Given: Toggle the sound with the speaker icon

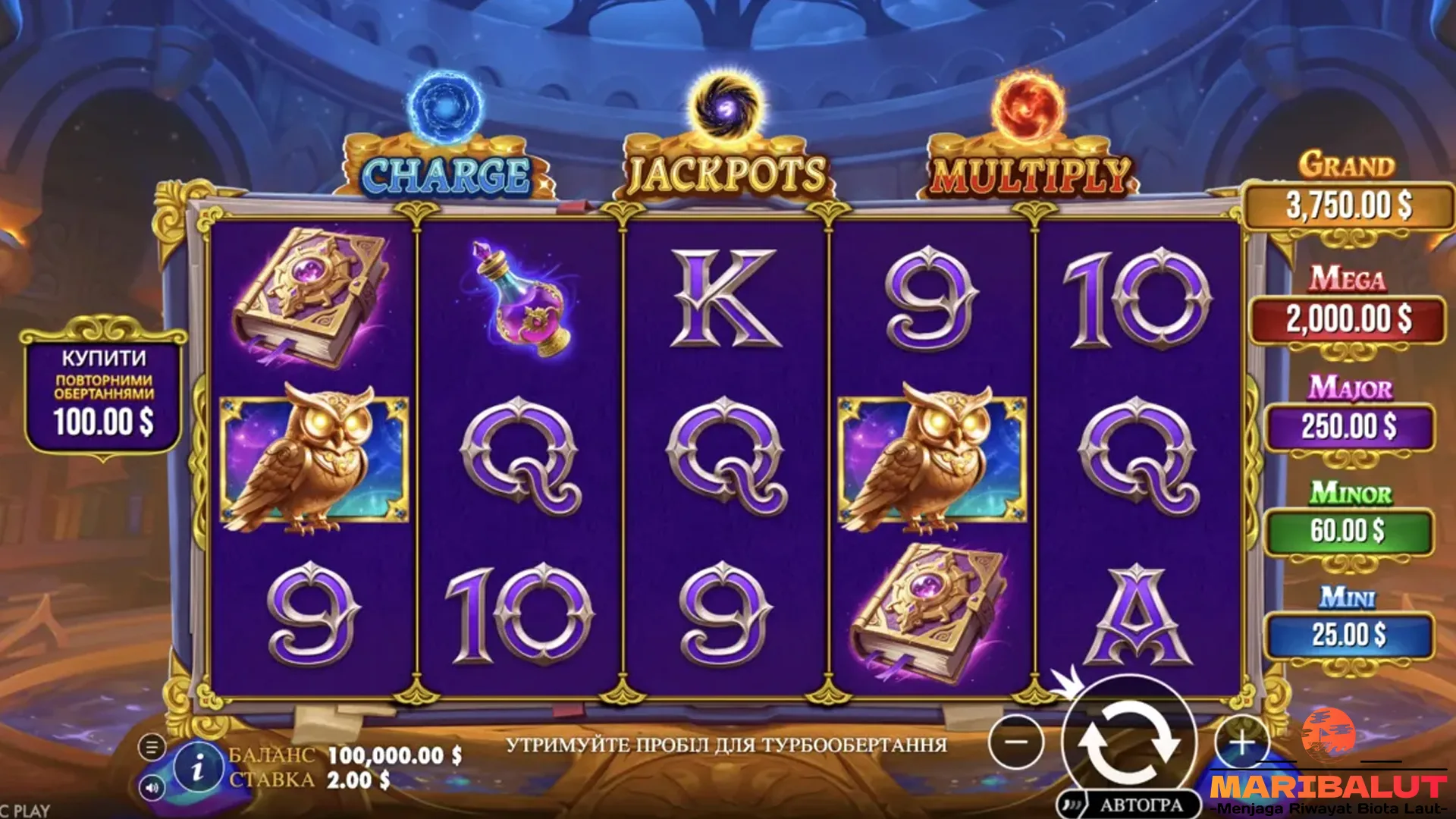Looking at the screenshot, I should [x=153, y=789].
